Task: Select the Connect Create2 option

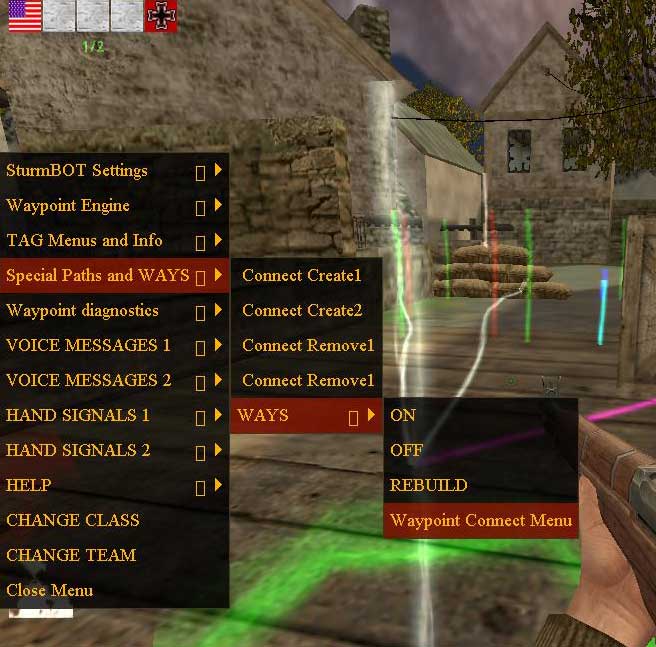Action: pyautogui.click(x=301, y=310)
